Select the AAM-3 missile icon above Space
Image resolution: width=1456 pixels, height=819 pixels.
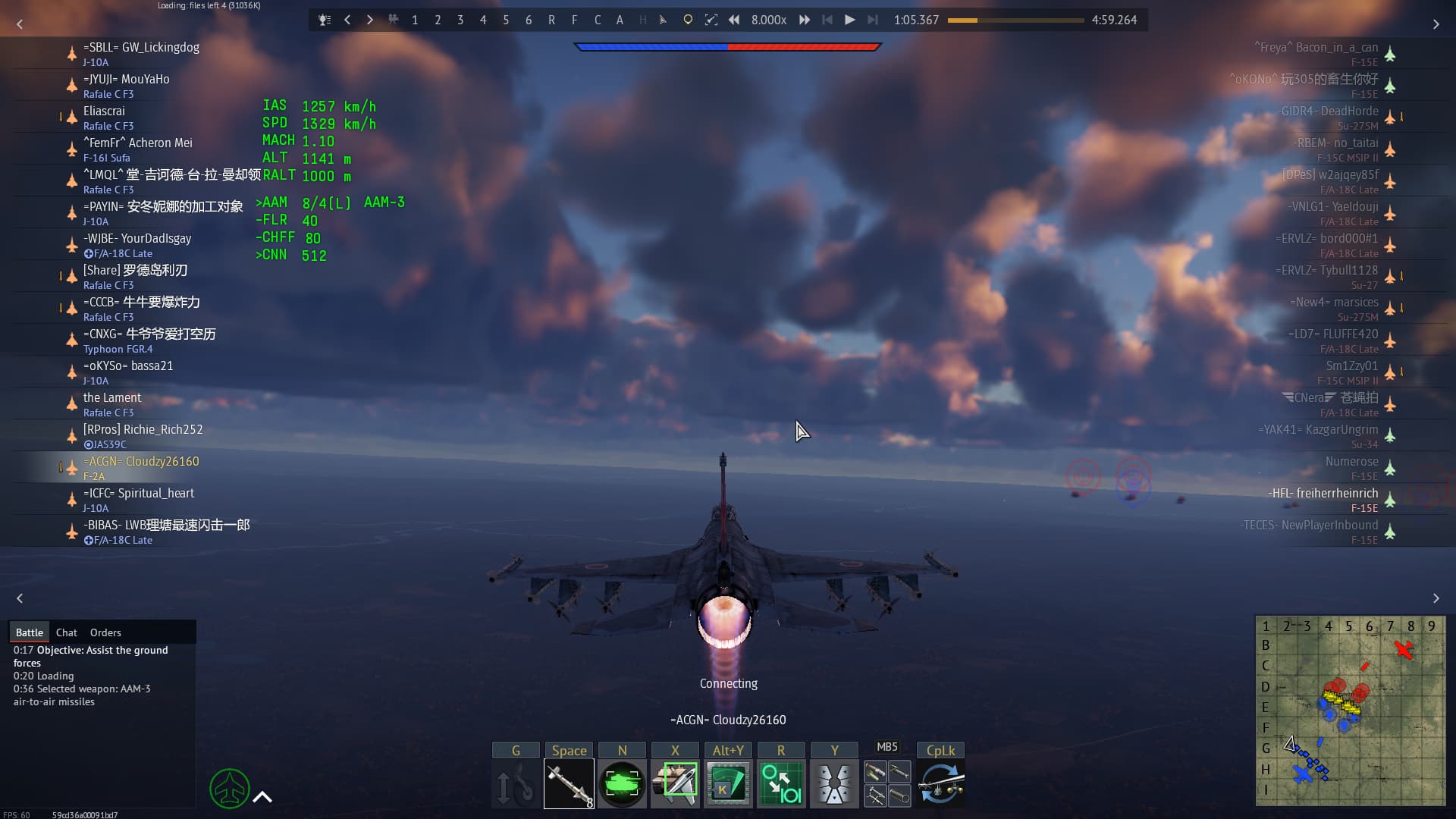pos(569,783)
